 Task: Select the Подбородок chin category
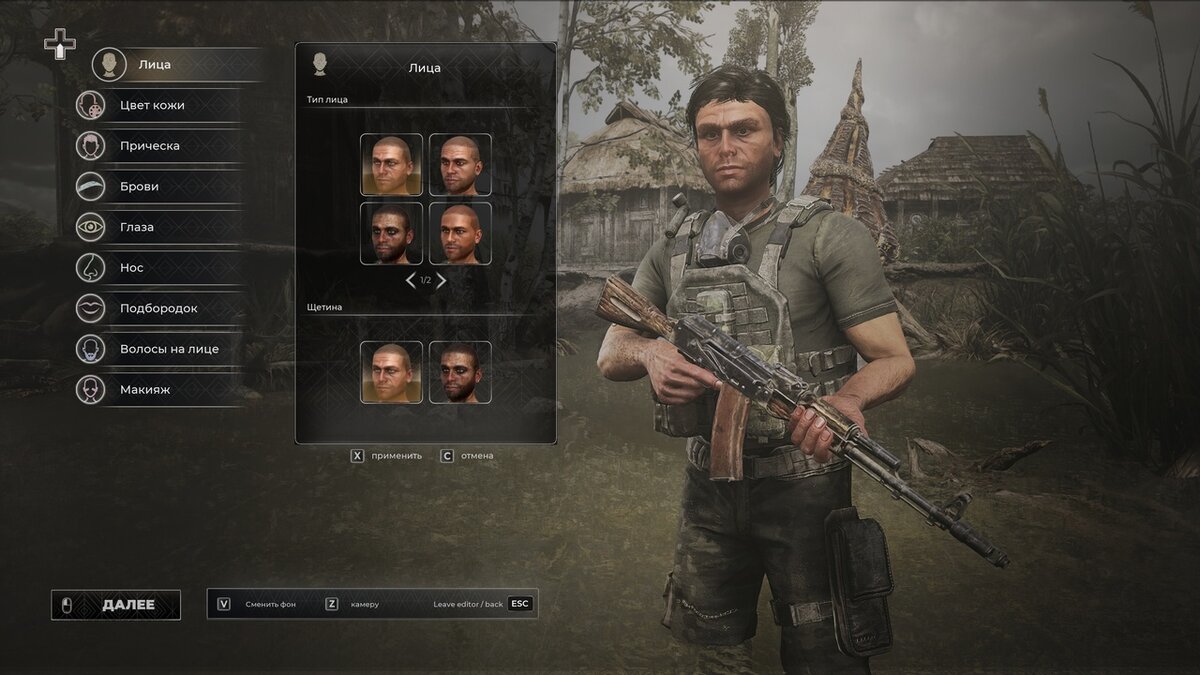click(158, 308)
